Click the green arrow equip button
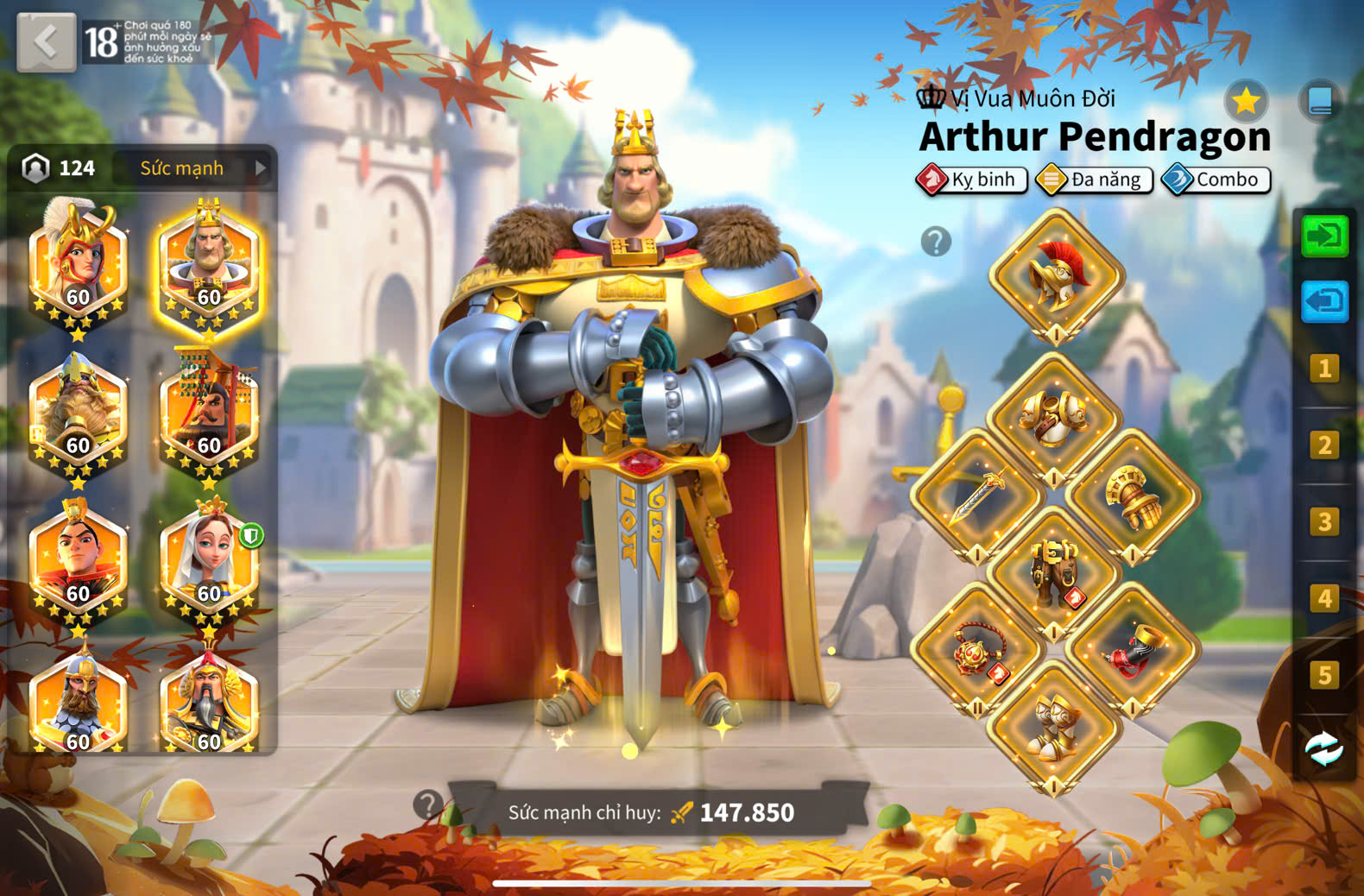1364x896 pixels. (1324, 237)
